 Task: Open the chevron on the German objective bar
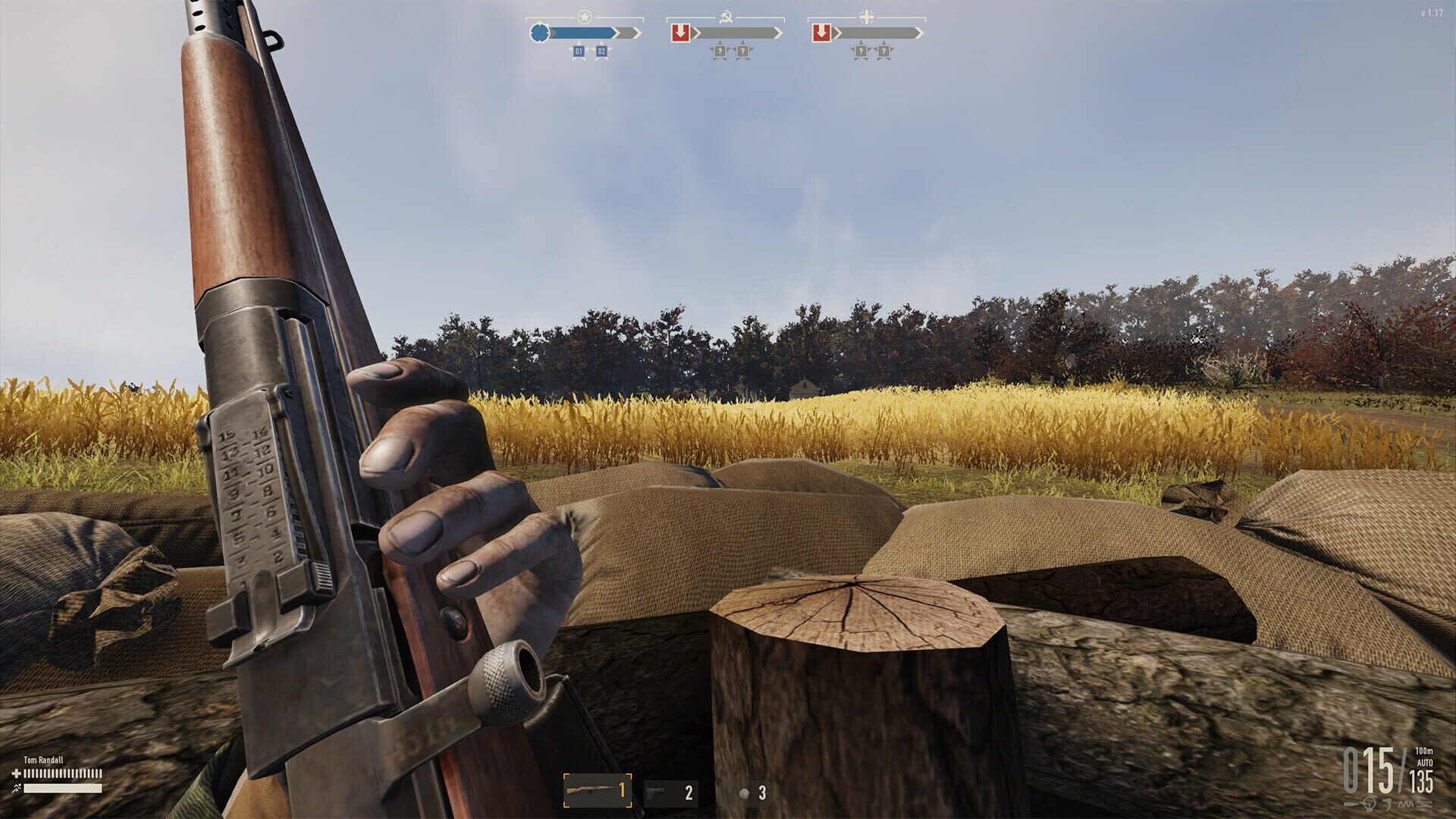tap(918, 33)
